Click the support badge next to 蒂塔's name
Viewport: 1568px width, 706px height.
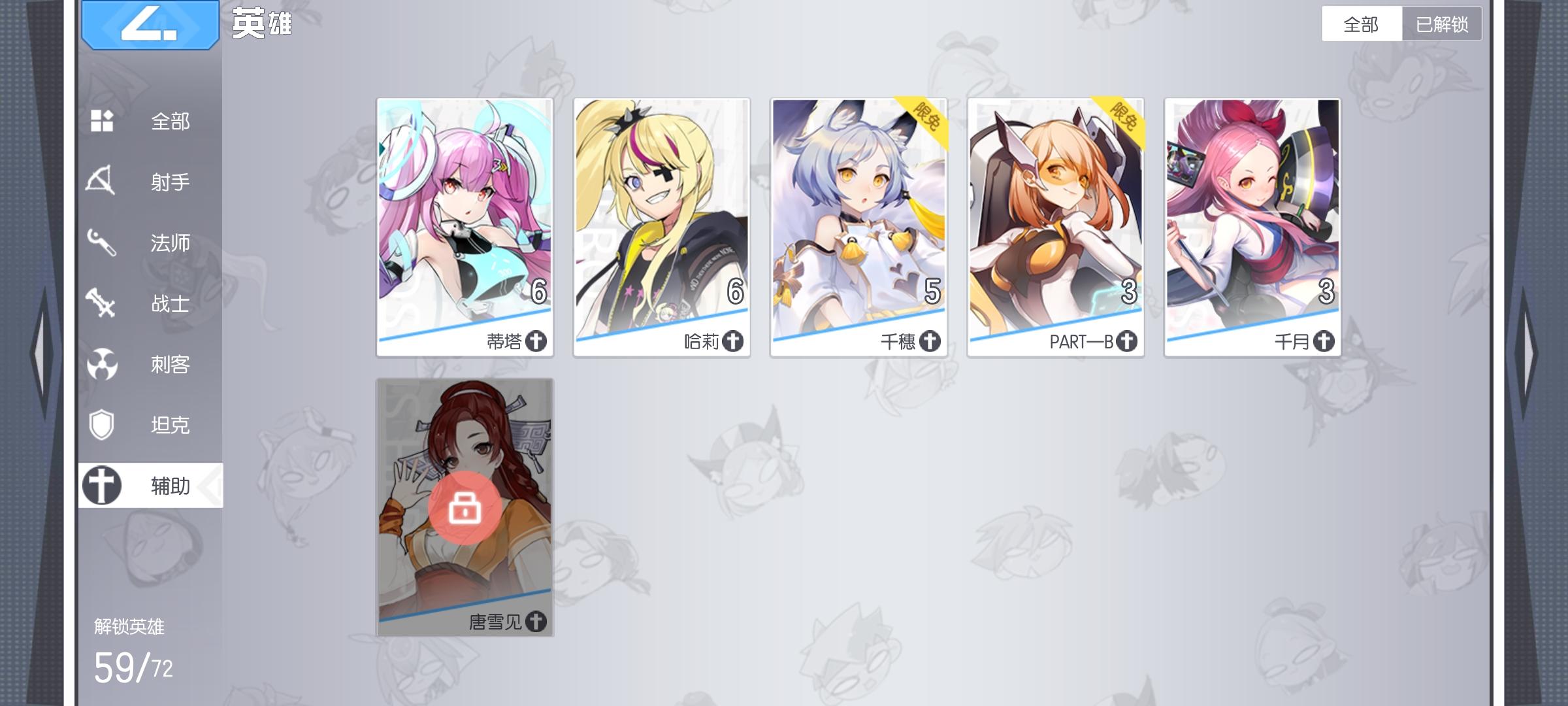tap(536, 341)
